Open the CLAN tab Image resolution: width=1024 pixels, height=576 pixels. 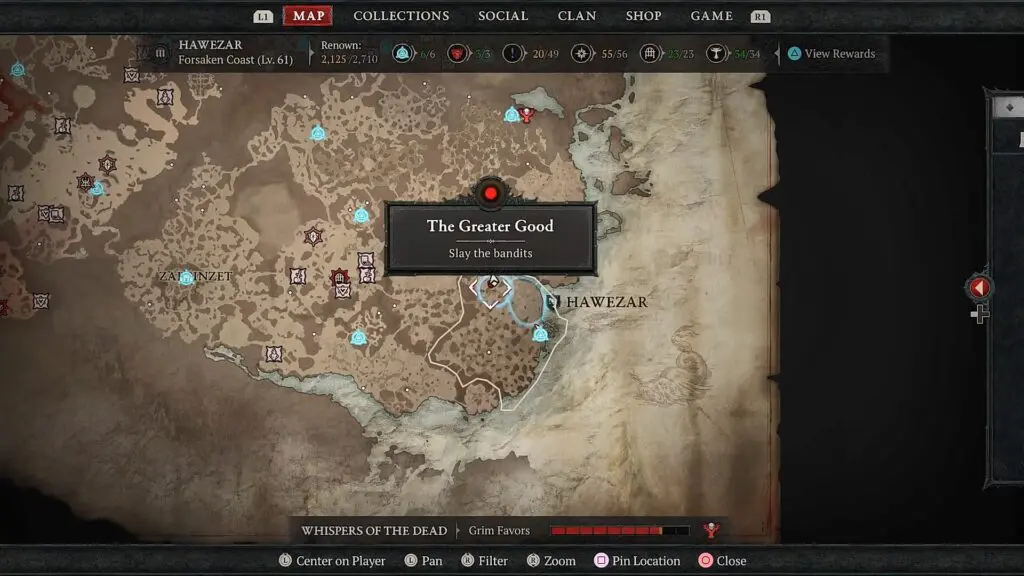pyautogui.click(x=577, y=16)
